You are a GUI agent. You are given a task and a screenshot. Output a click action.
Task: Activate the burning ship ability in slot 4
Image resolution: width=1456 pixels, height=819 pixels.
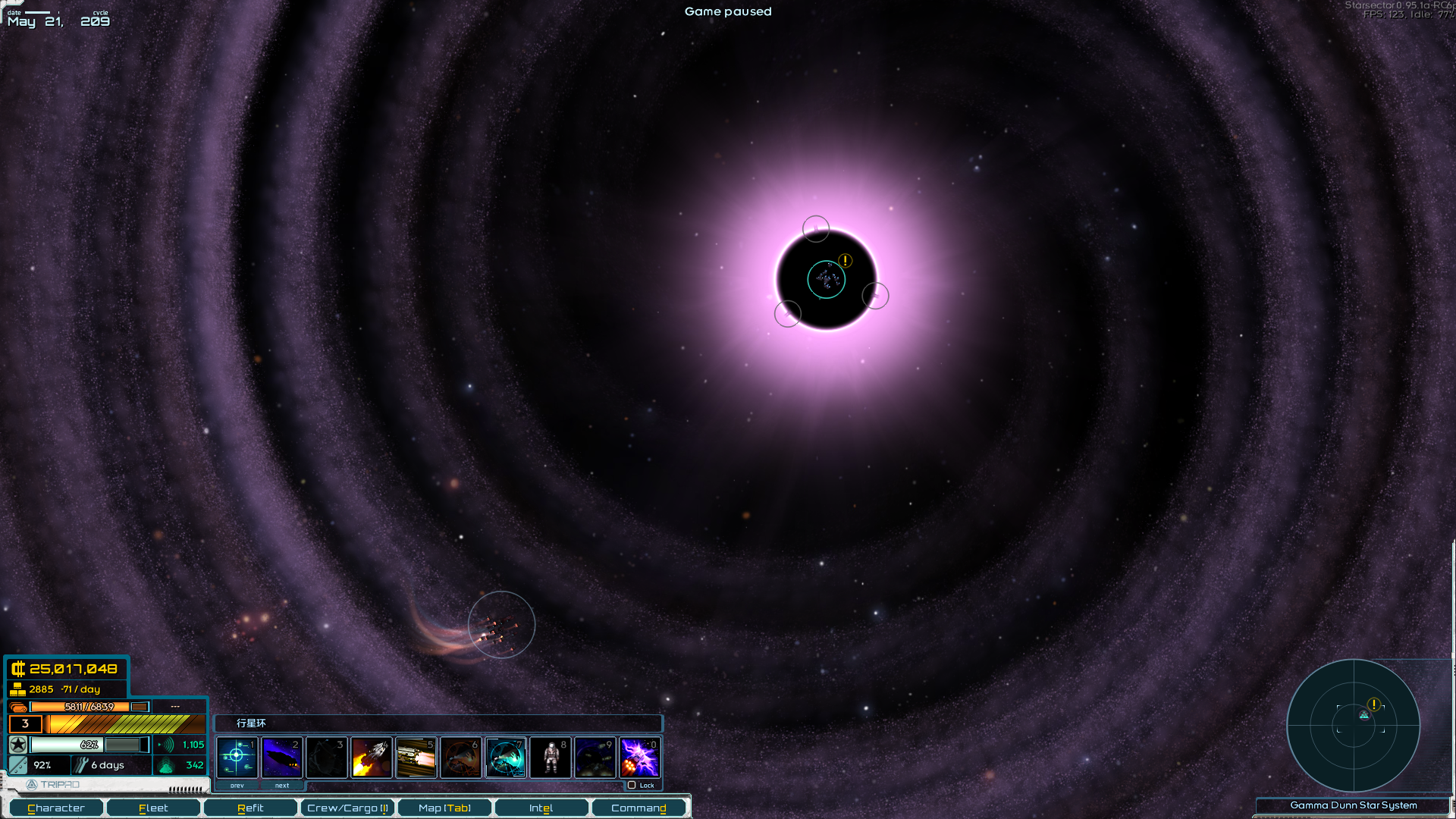(372, 757)
